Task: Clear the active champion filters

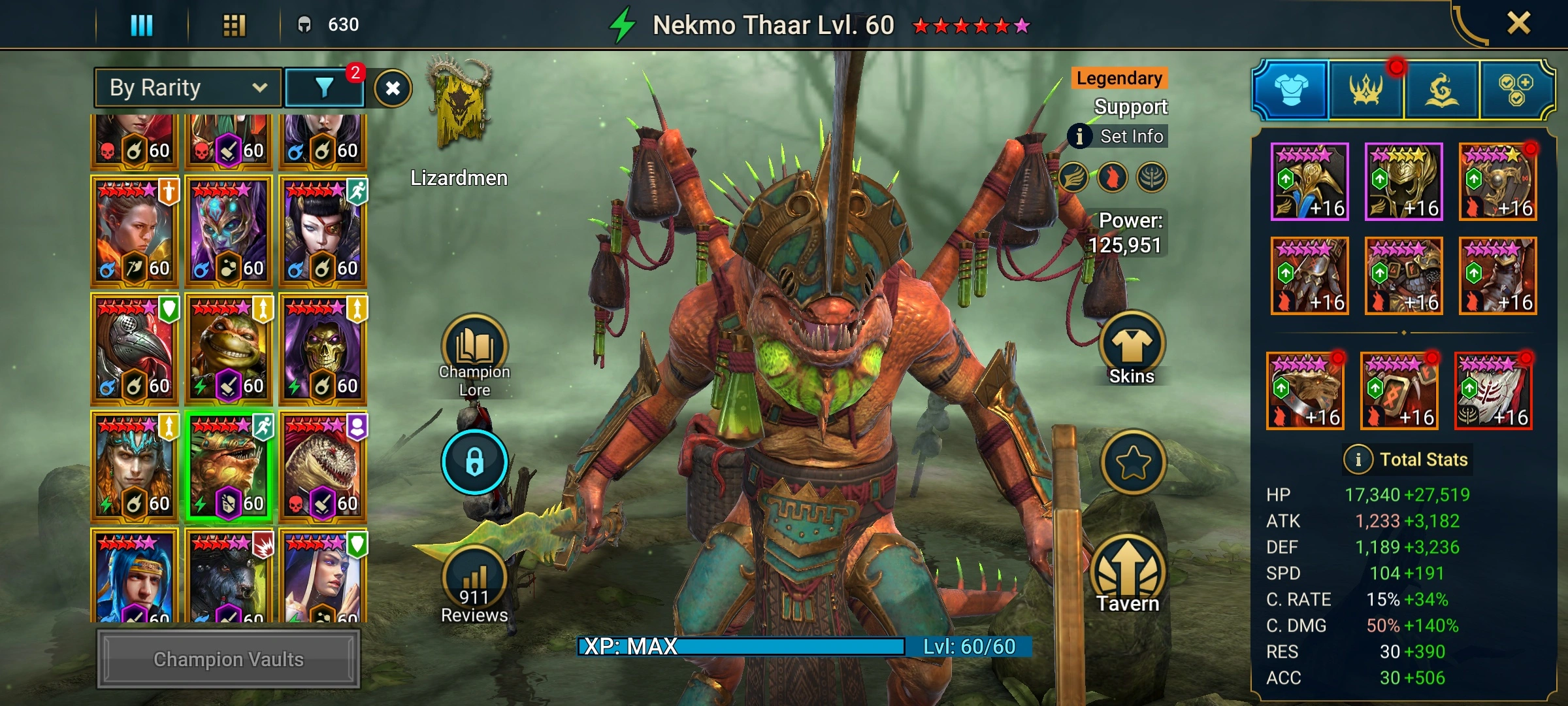Action: 393,88
